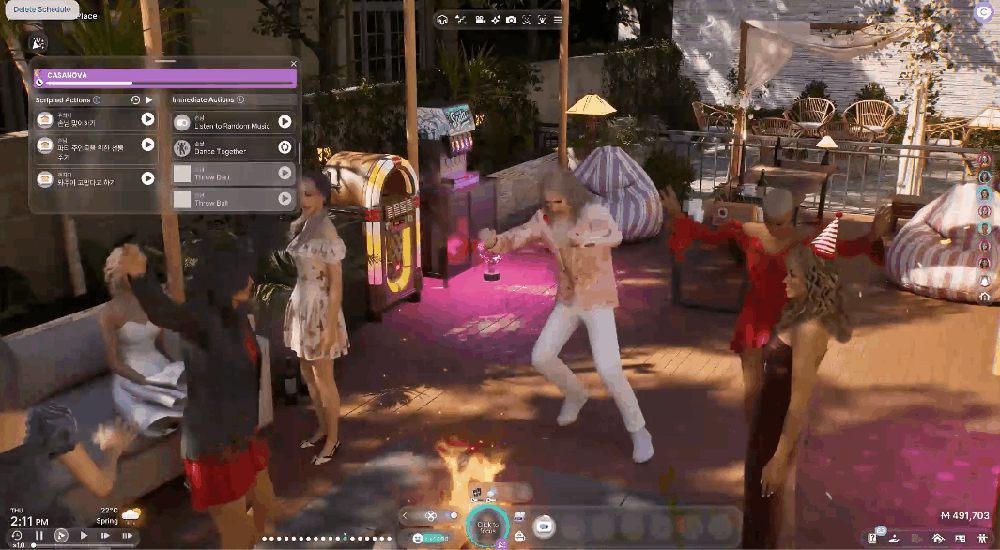Click the central character portrait ring
1000x550 pixels.
488,526
